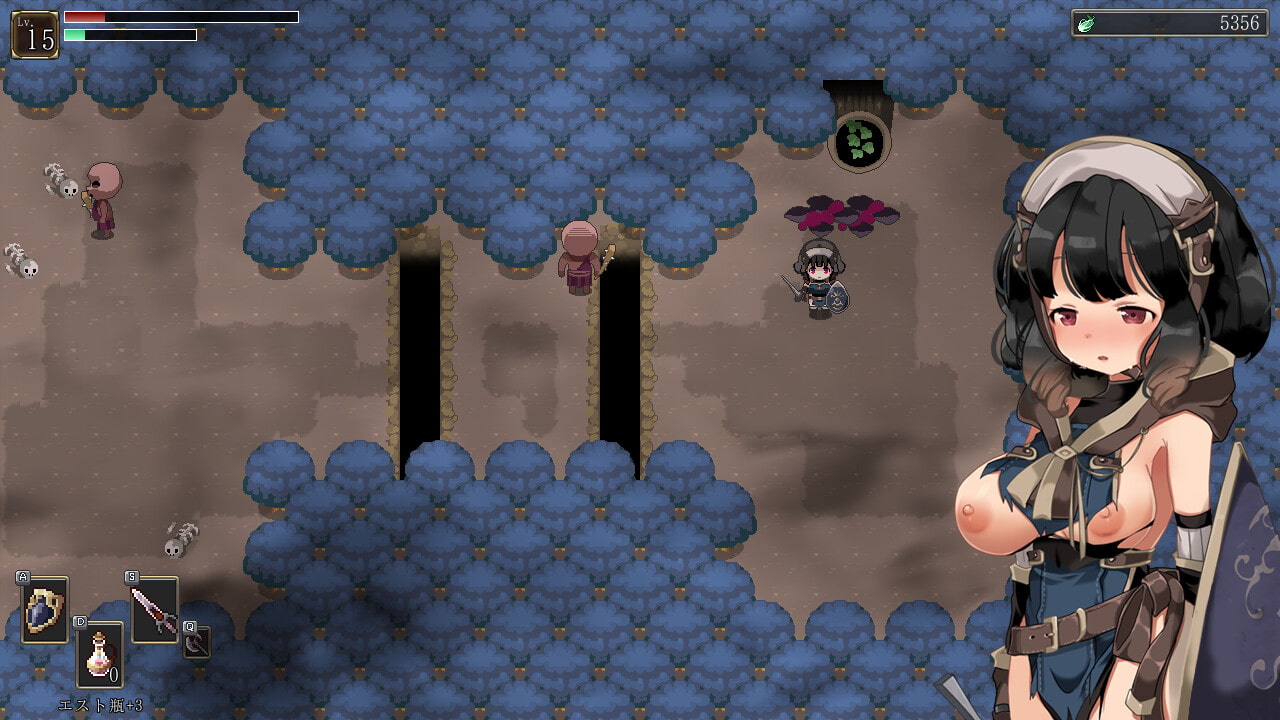This screenshot has width=1280, height=720.
Task: Choose the small axe sub-weapon slot
Action: coord(197,642)
